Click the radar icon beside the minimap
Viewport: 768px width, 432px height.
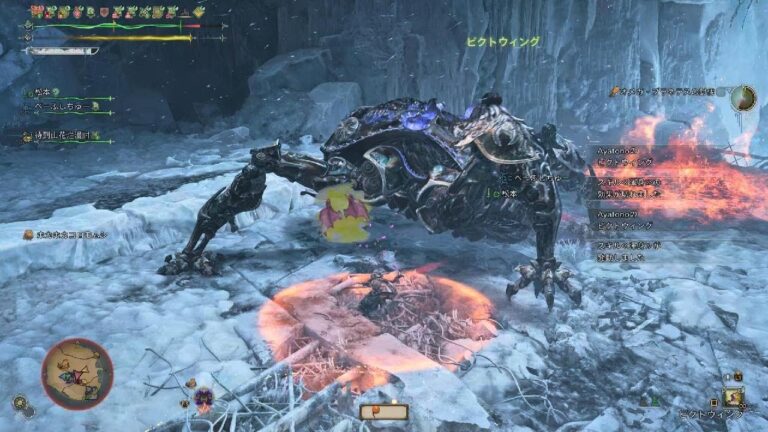[x=19, y=403]
